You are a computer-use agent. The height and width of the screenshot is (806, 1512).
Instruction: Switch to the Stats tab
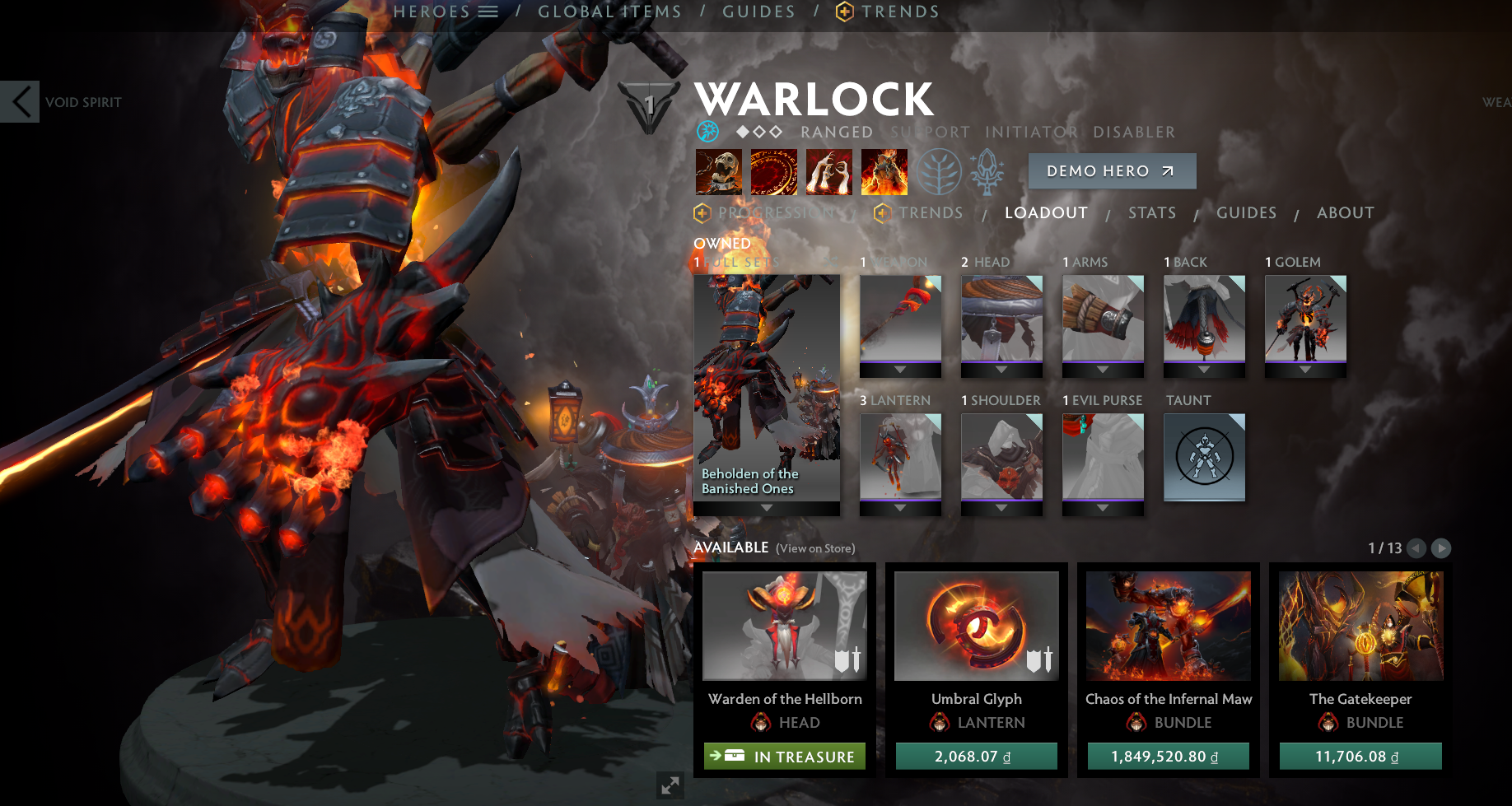point(1152,213)
